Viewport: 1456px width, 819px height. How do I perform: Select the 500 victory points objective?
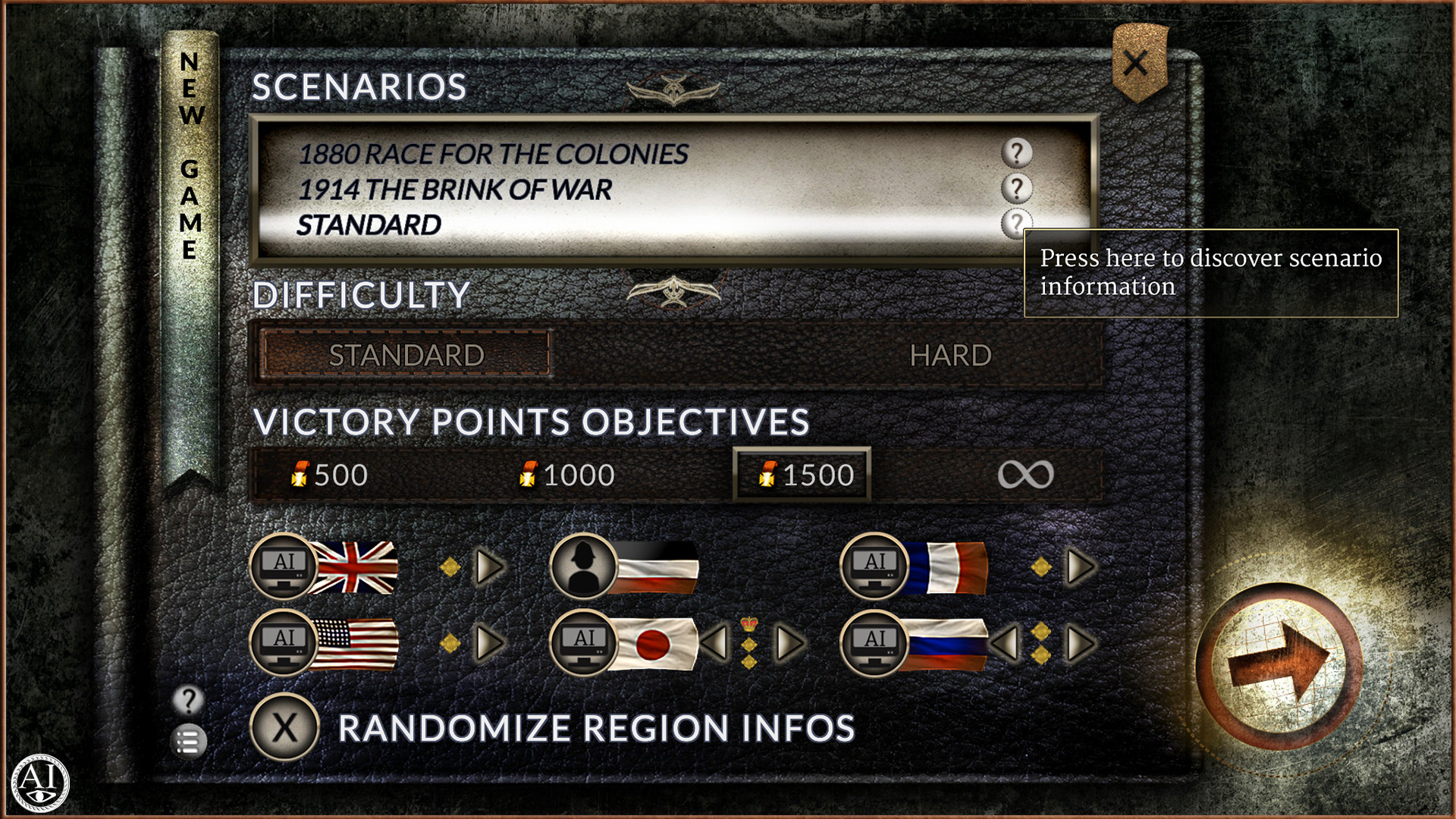coord(331,475)
